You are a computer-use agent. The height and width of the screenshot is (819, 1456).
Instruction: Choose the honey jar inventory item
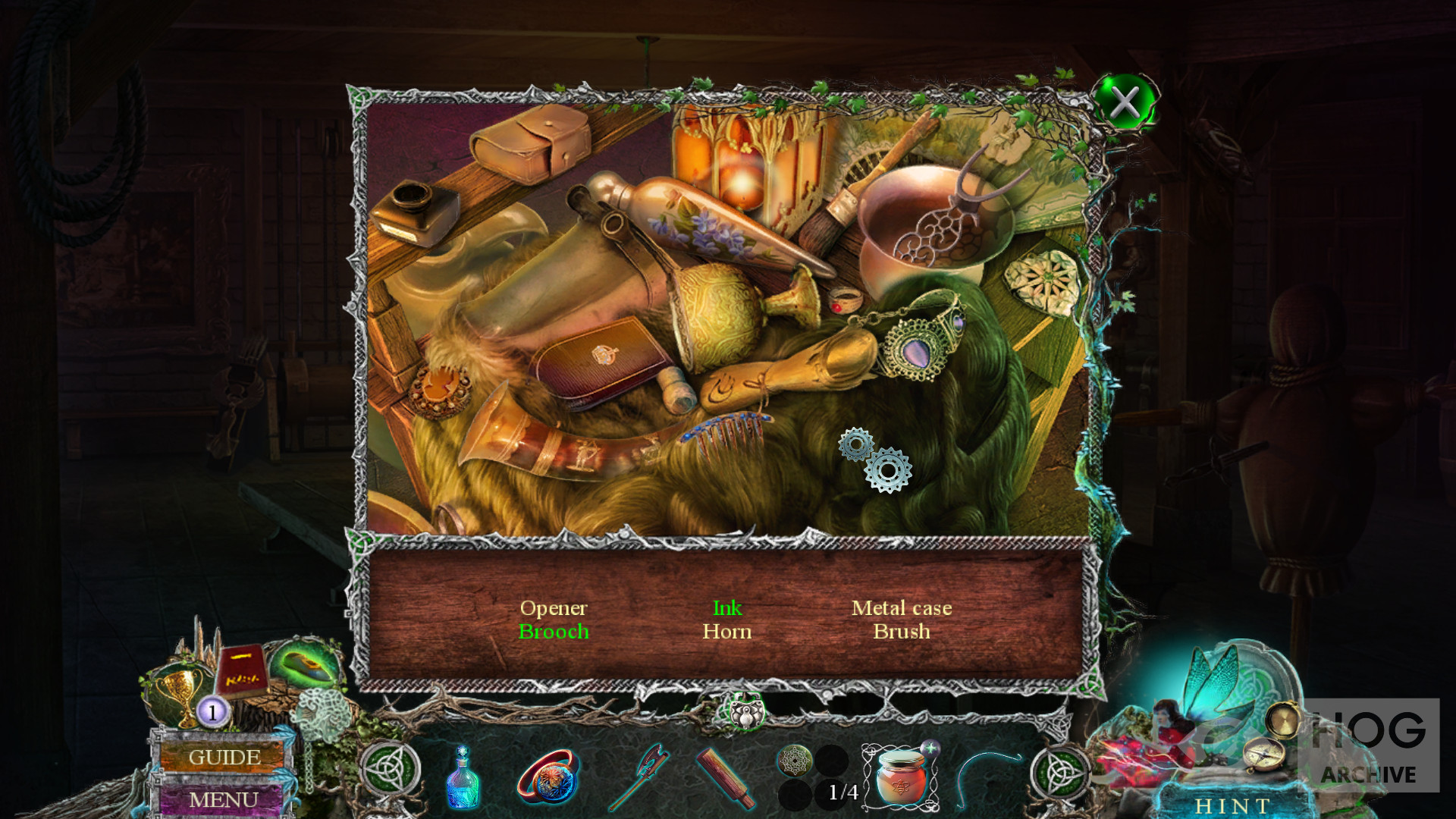click(x=900, y=777)
